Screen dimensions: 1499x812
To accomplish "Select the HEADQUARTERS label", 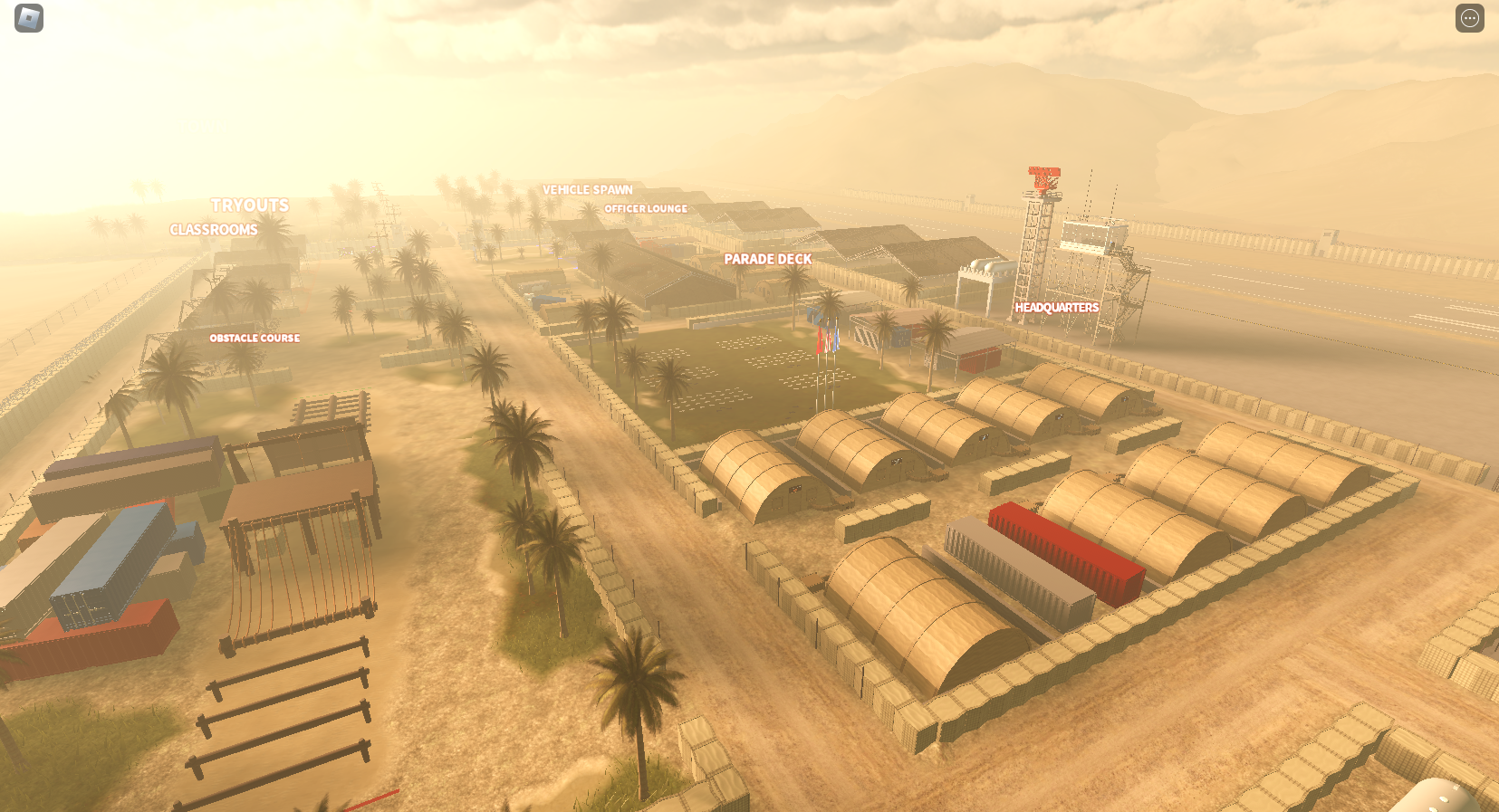I will 1056,307.
